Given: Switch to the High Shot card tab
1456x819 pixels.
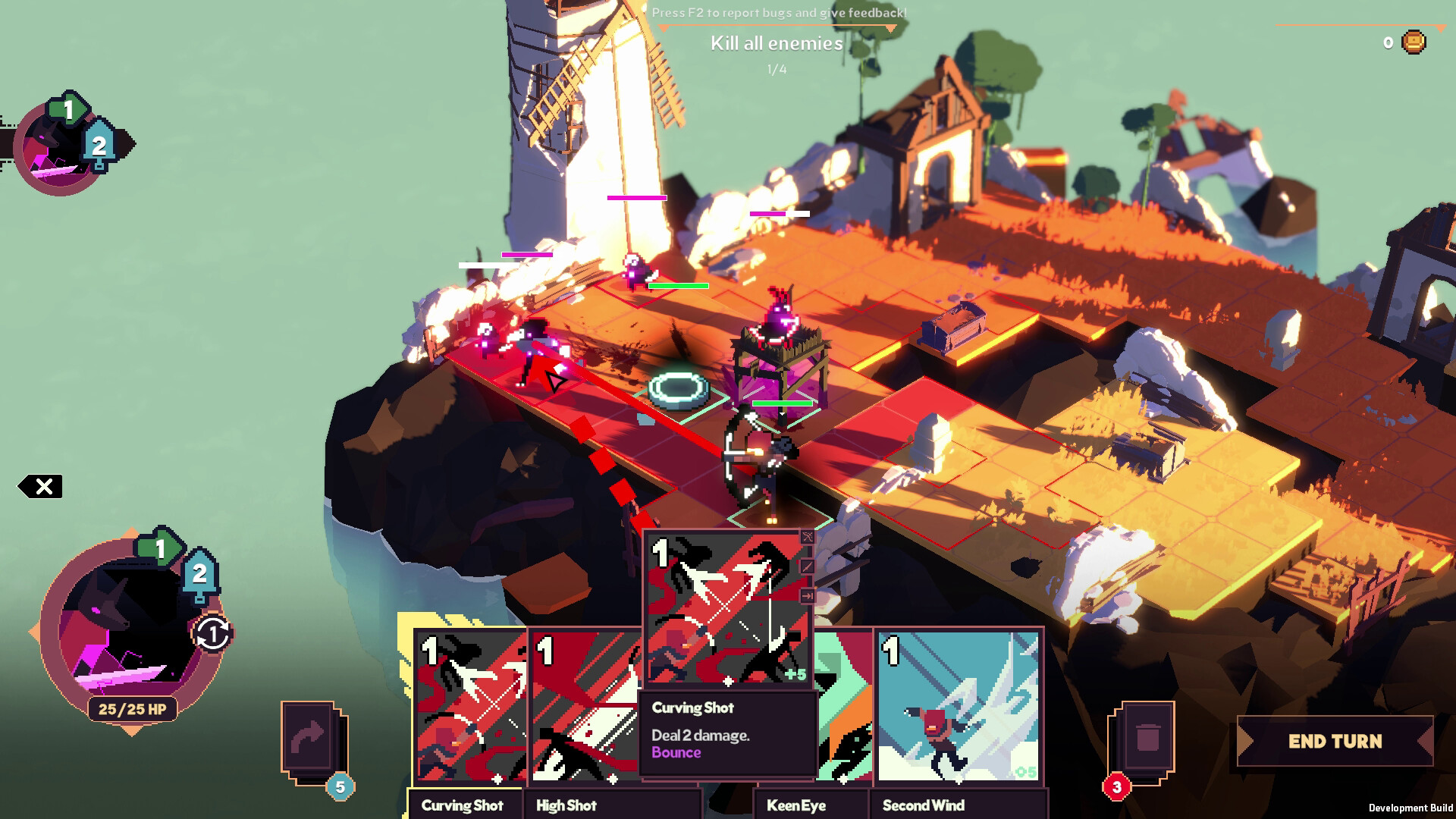Looking at the screenshot, I should [566, 805].
